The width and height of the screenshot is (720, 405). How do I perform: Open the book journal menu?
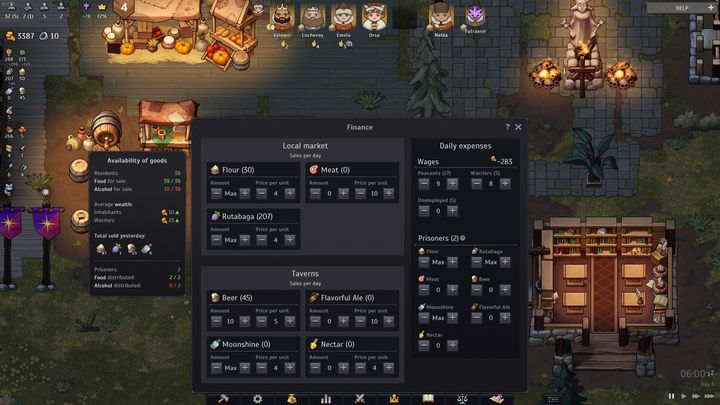[x=428, y=398]
